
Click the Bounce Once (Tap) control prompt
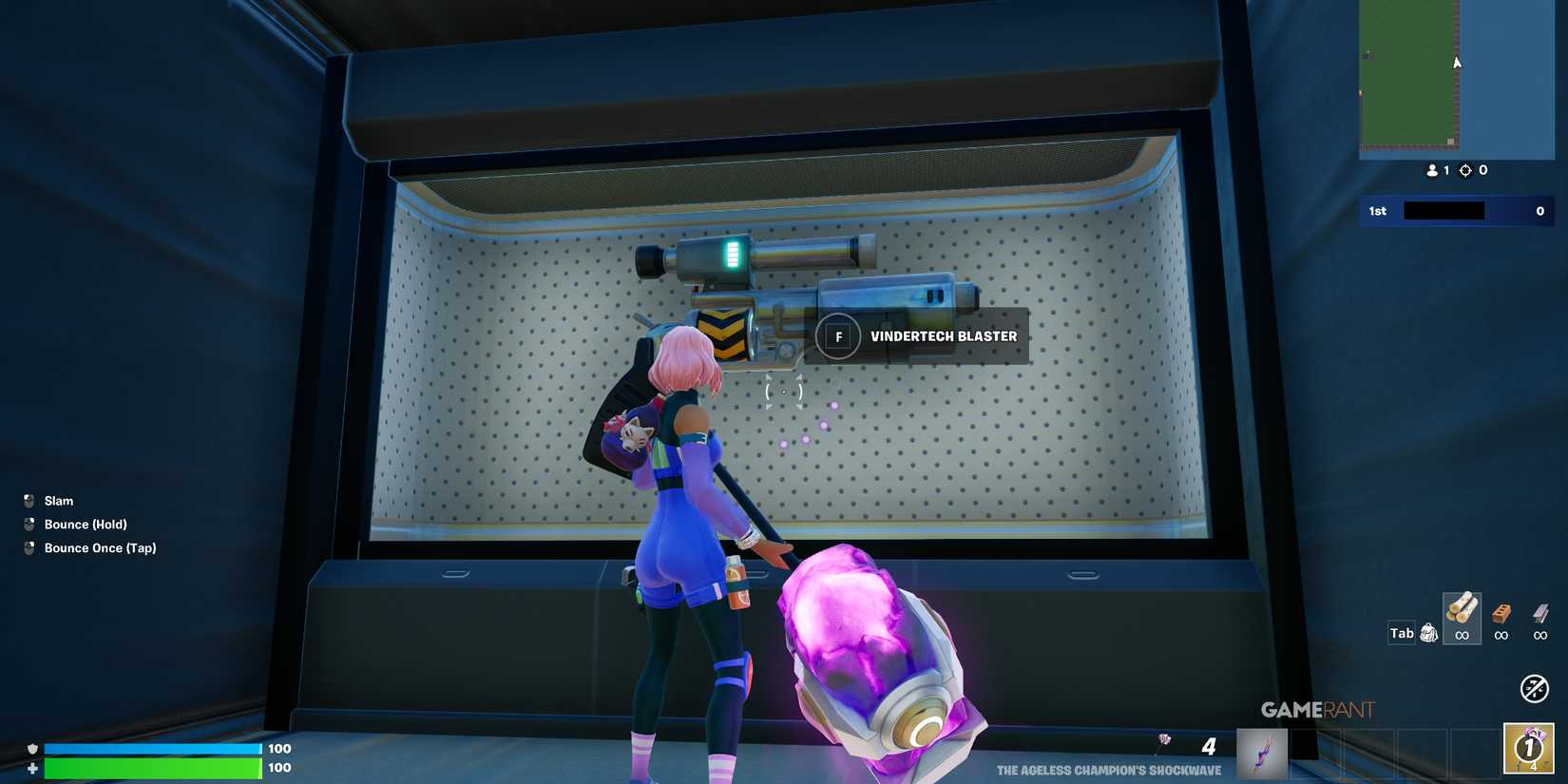100,547
